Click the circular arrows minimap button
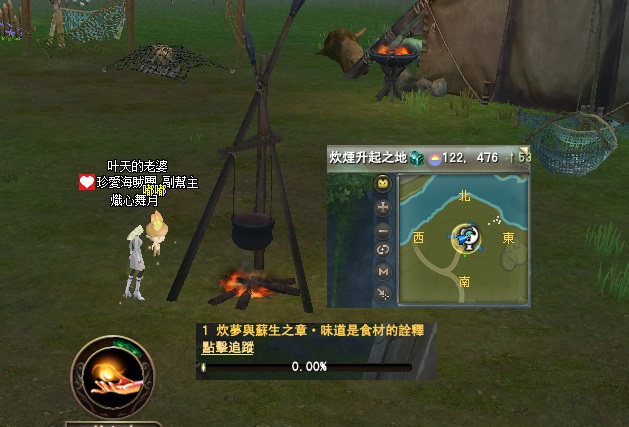 tap(383, 250)
